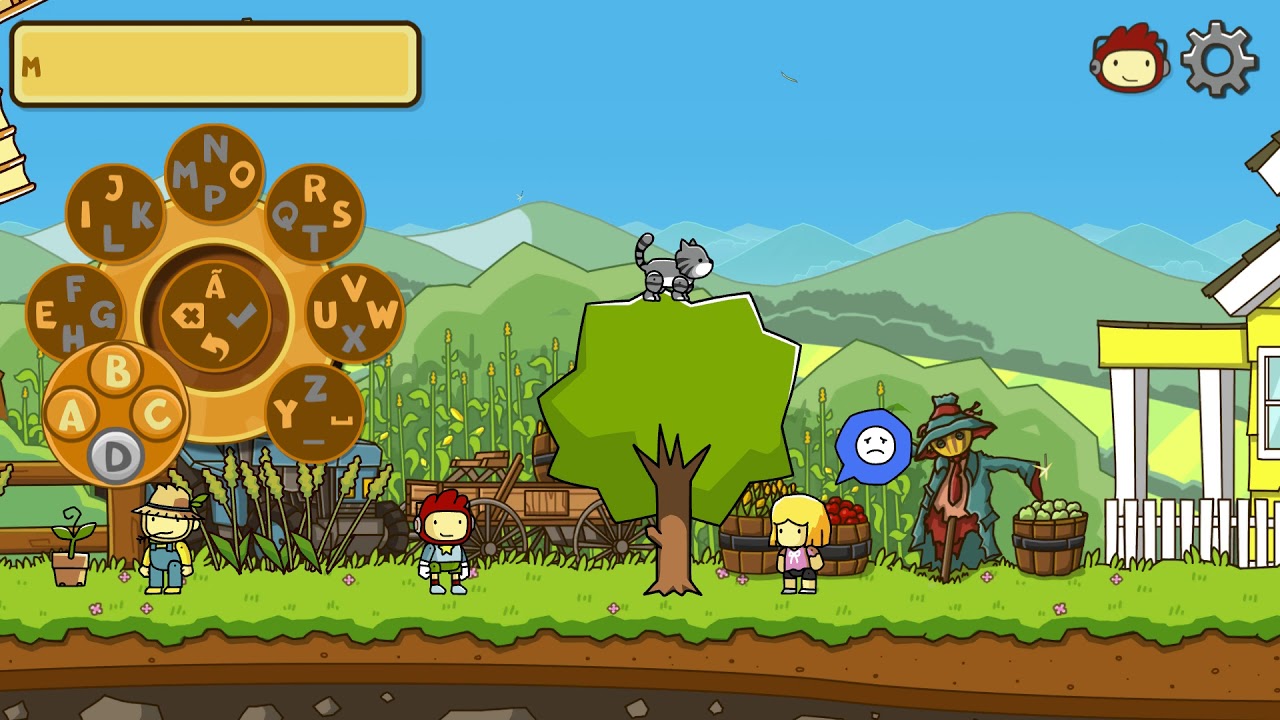Activate the QRST letter cluster
This screenshot has height=720, width=1280.
314,213
